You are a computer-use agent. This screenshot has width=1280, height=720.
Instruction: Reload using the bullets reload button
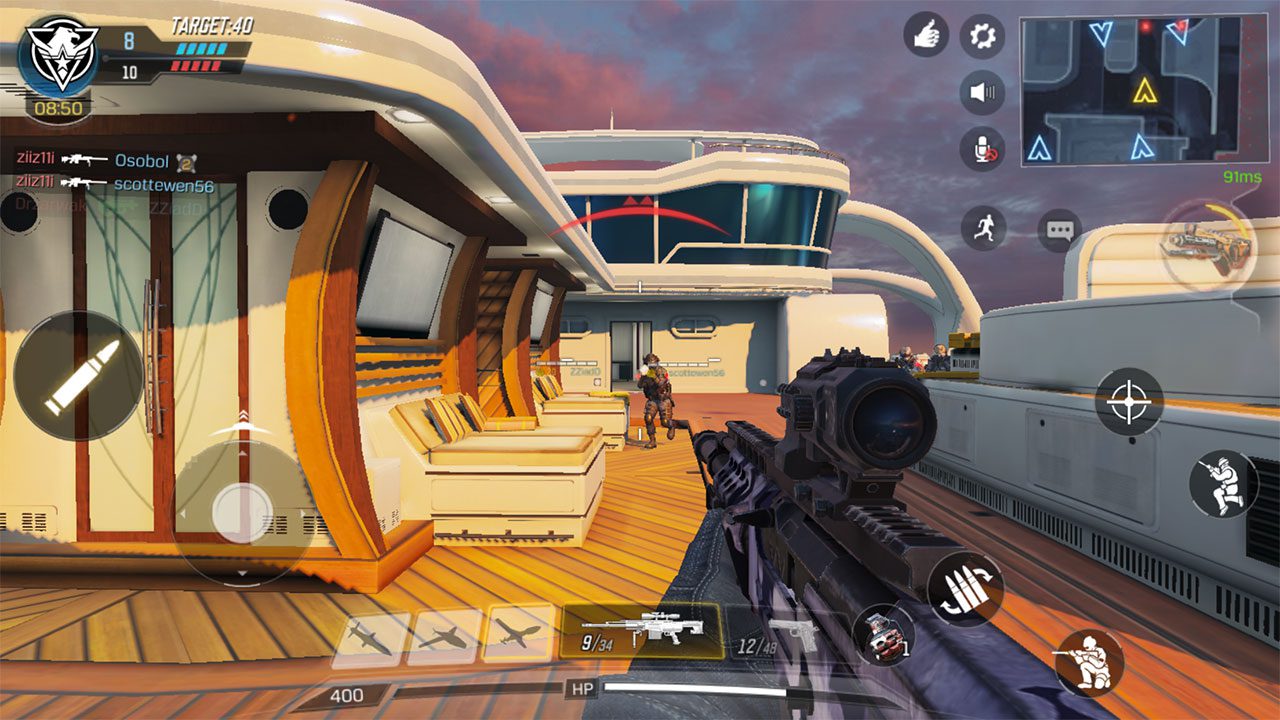tap(964, 589)
